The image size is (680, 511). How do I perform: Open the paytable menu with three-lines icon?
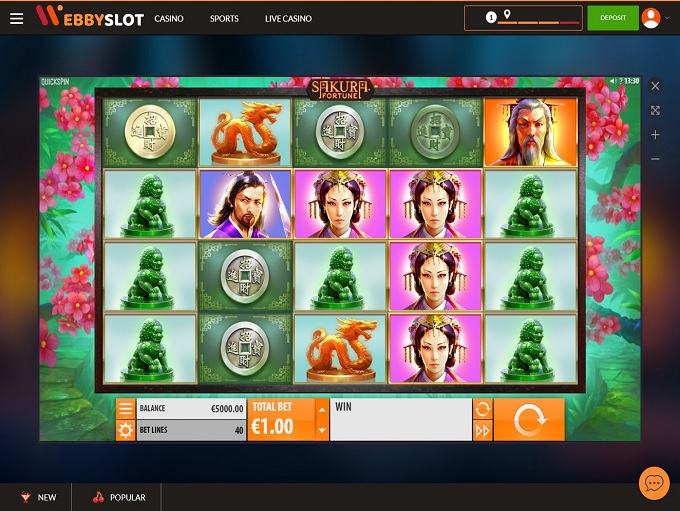coord(125,409)
